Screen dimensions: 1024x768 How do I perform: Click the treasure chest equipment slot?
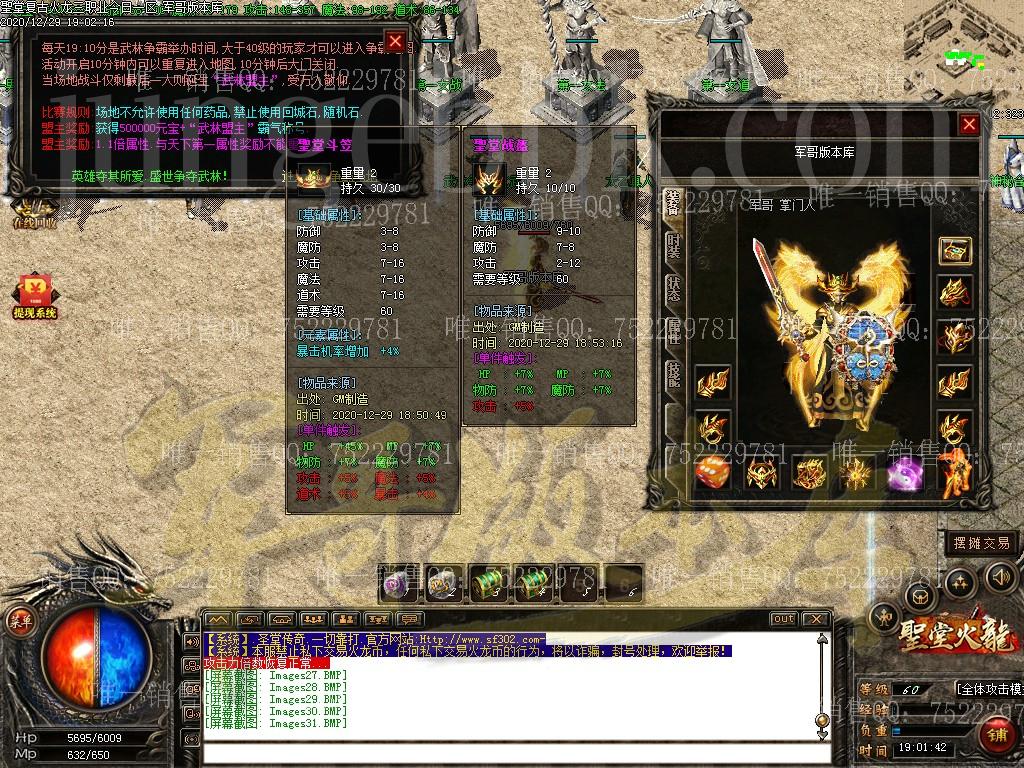click(955, 250)
